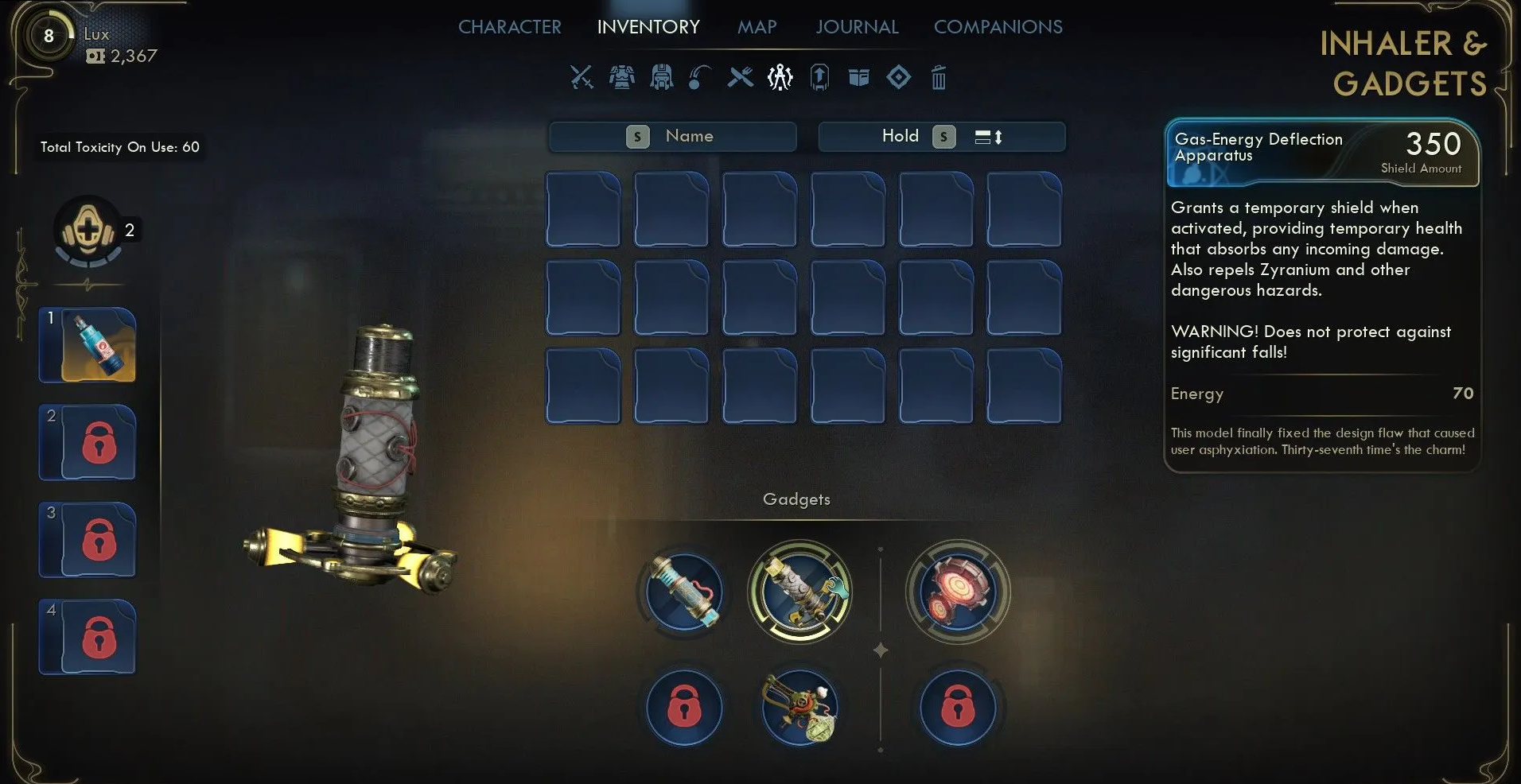Select the blue coil cylinder gadget

pyautogui.click(x=683, y=592)
